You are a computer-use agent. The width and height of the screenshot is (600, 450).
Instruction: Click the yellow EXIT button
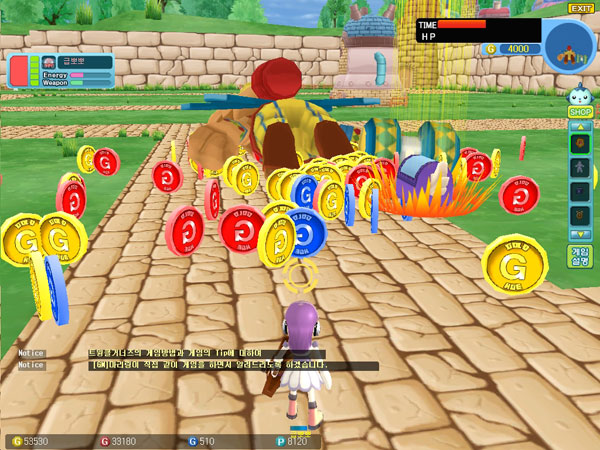(x=581, y=8)
